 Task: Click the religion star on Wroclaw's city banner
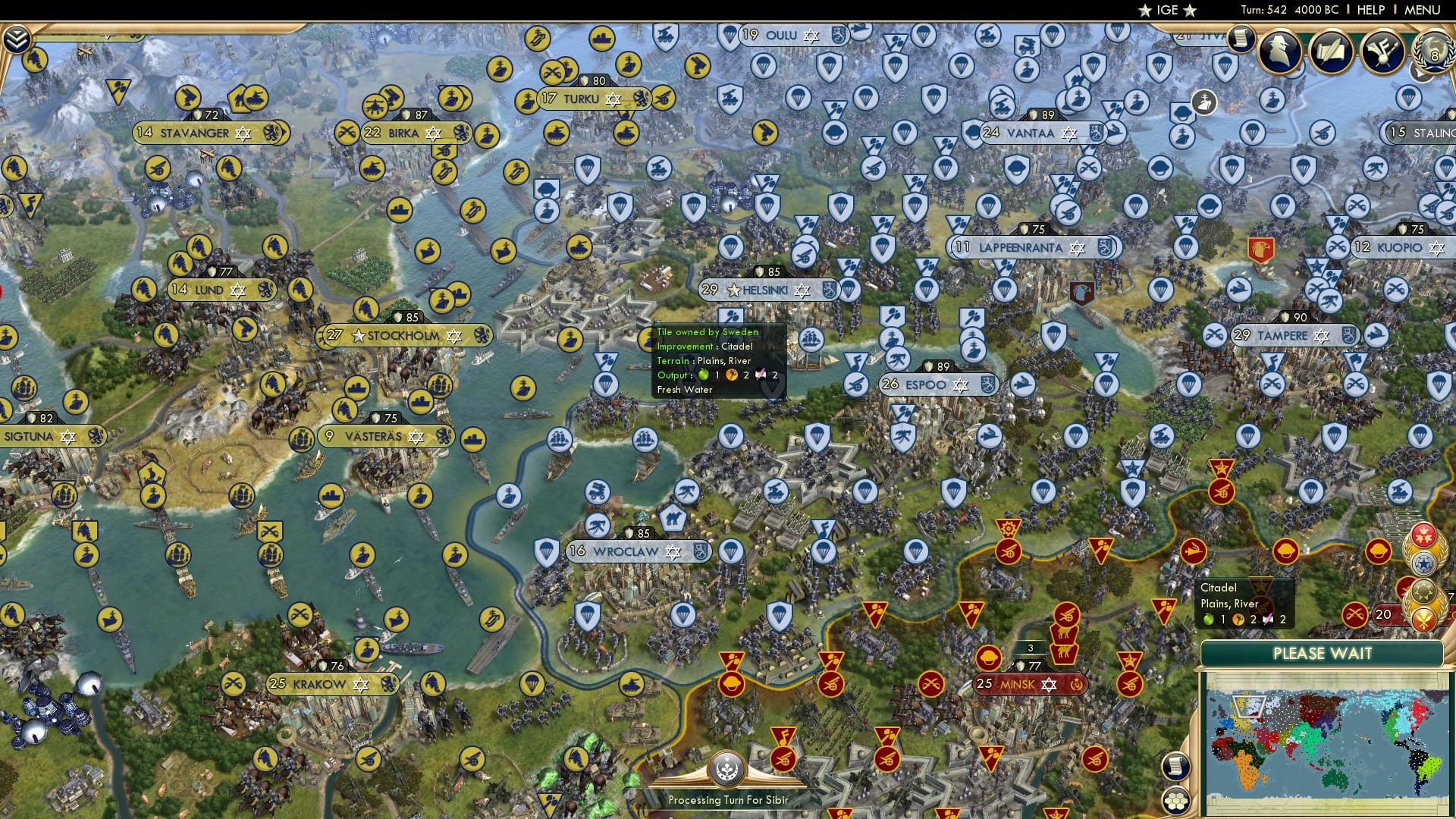pyautogui.click(x=673, y=553)
